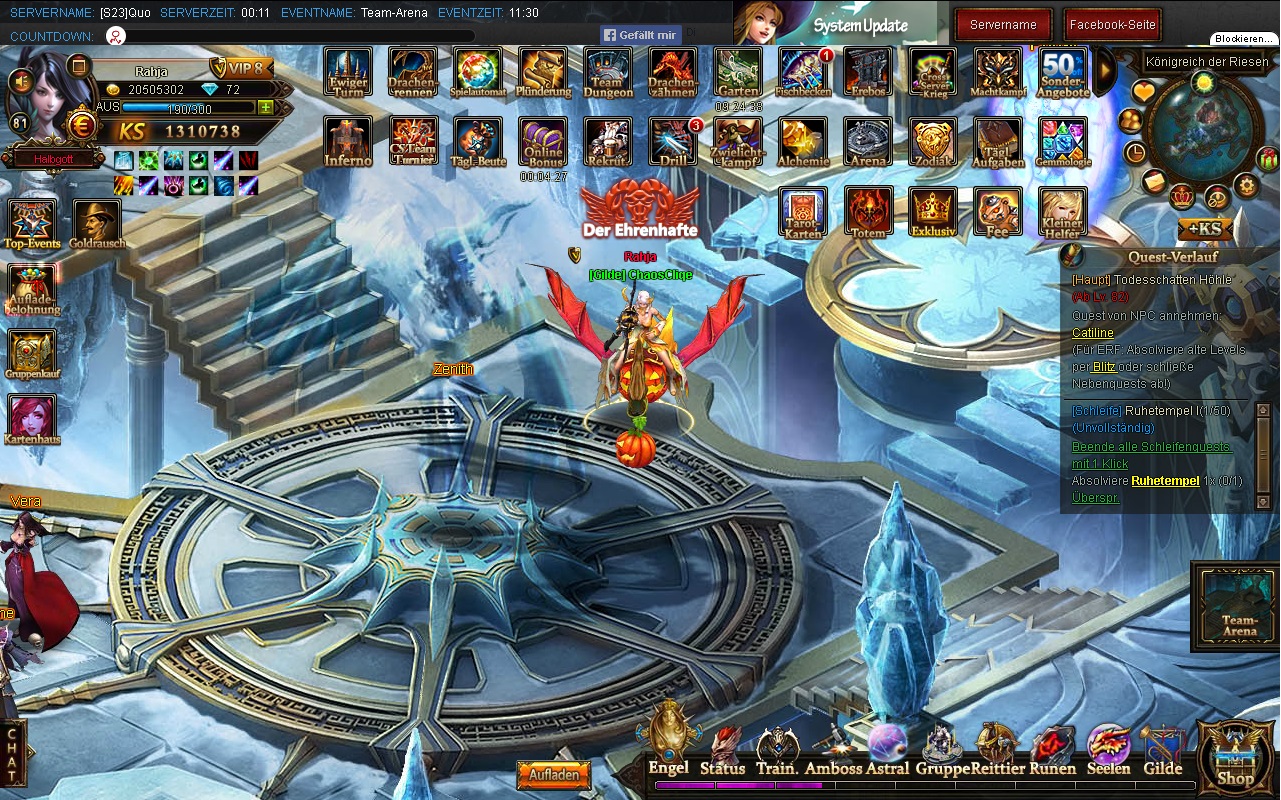Click the Aufladen recharge button

pyautogui.click(x=553, y=775)
